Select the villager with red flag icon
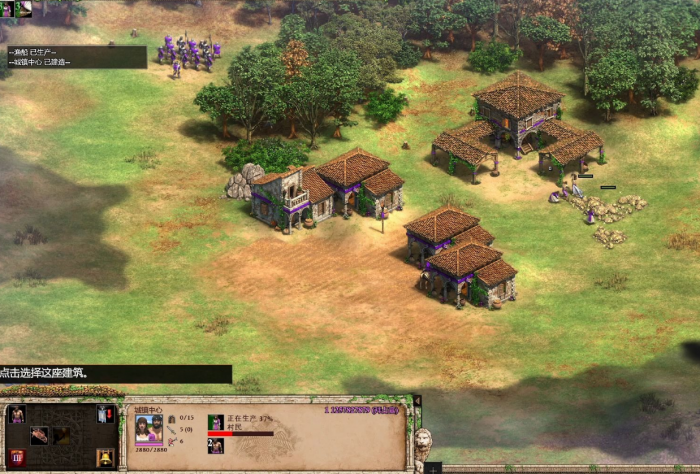700x474 pixels. click(x=104, y=414)
